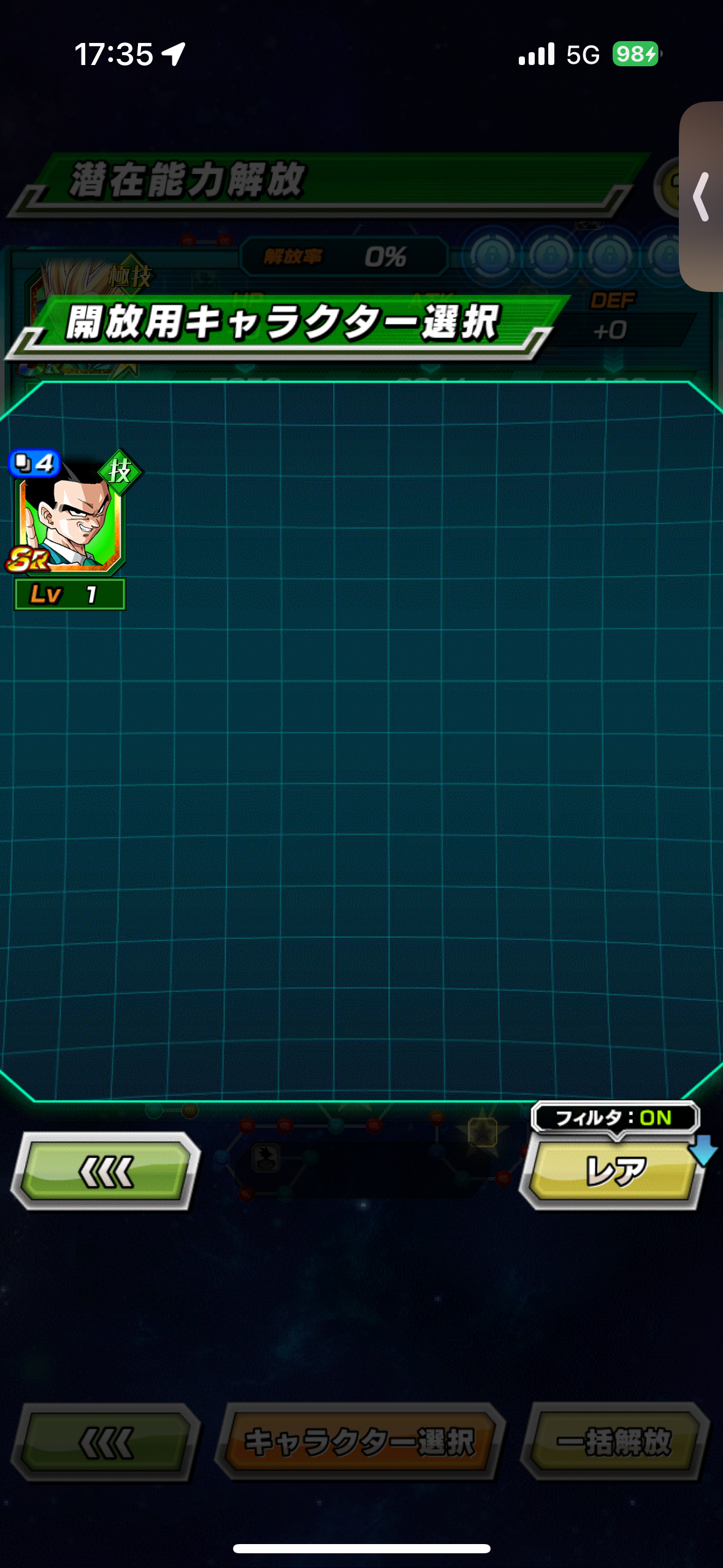The image size is (723, 1568).
Task: Toggle the フィルタ: ON filter label
Action: [614, 1118]
